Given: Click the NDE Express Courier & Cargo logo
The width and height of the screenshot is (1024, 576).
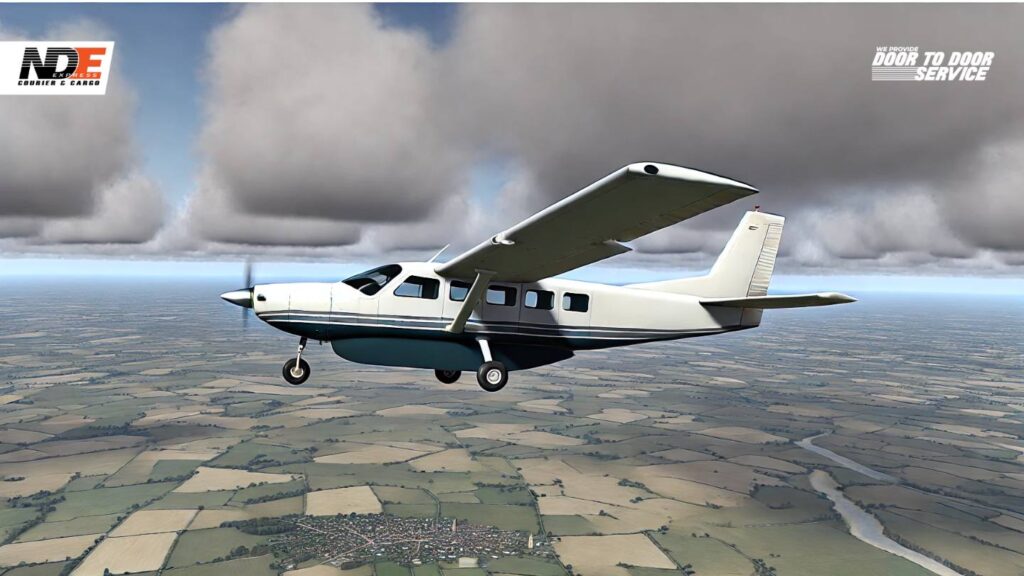Looking at the screenshot, I should point(57,67).
